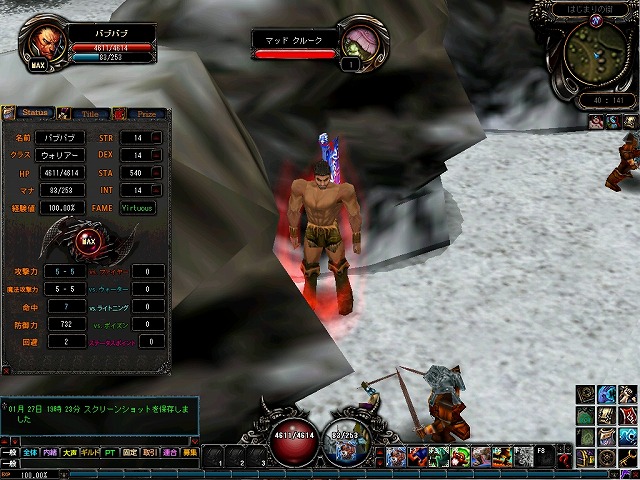Raise the DEX stat
The height and width of the screenshot is (480, 640).
click(158, 155)
